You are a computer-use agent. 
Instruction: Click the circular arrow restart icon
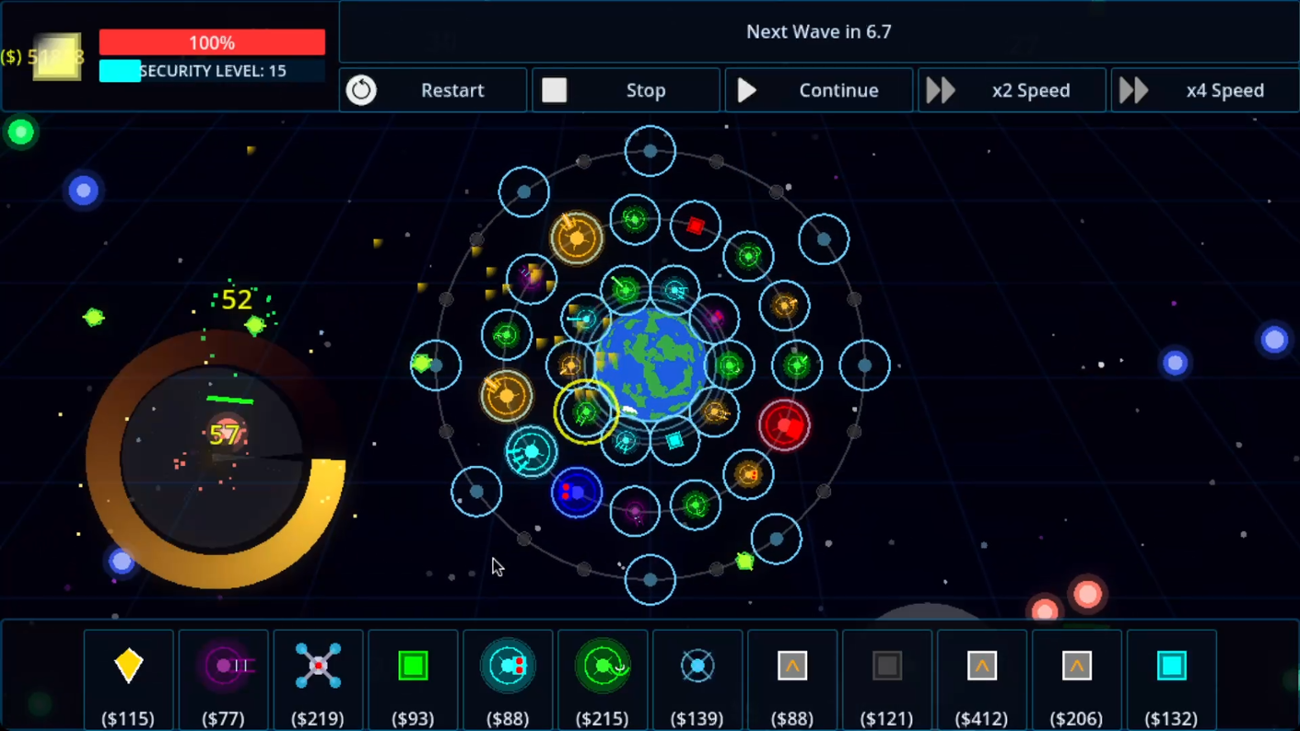coord(361,90)
